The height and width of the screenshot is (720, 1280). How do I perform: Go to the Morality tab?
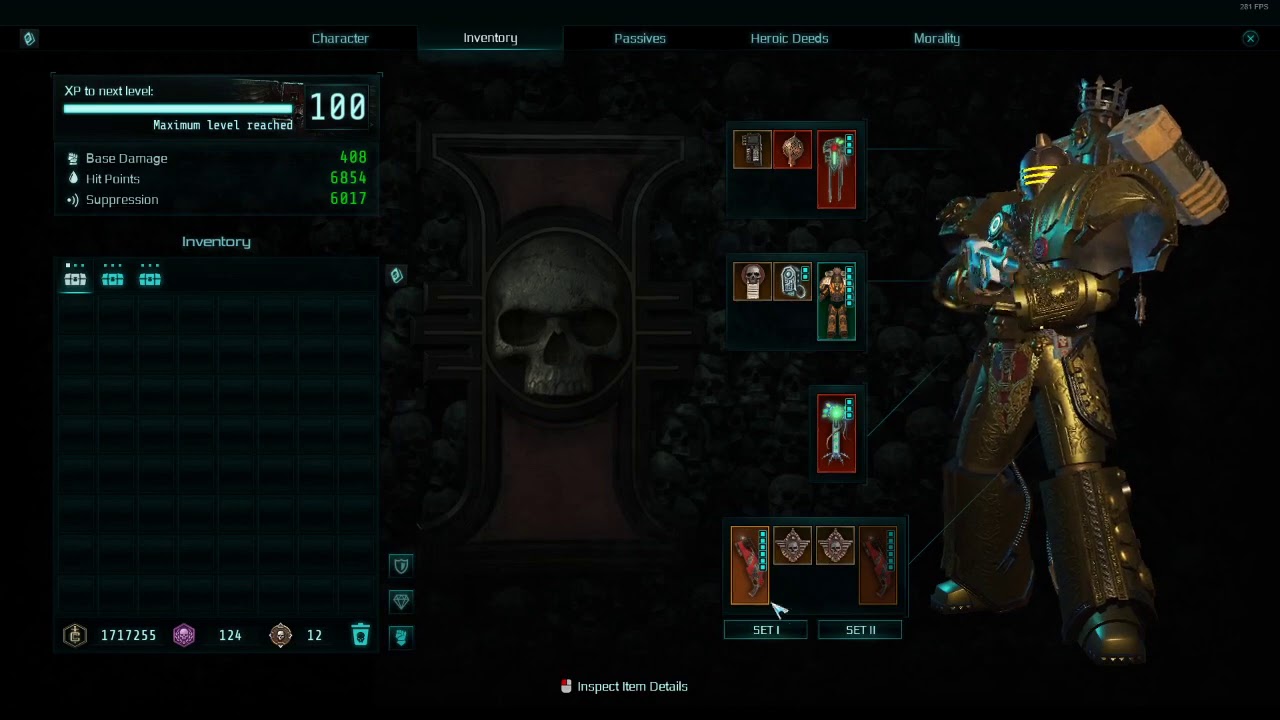[936, 38]
